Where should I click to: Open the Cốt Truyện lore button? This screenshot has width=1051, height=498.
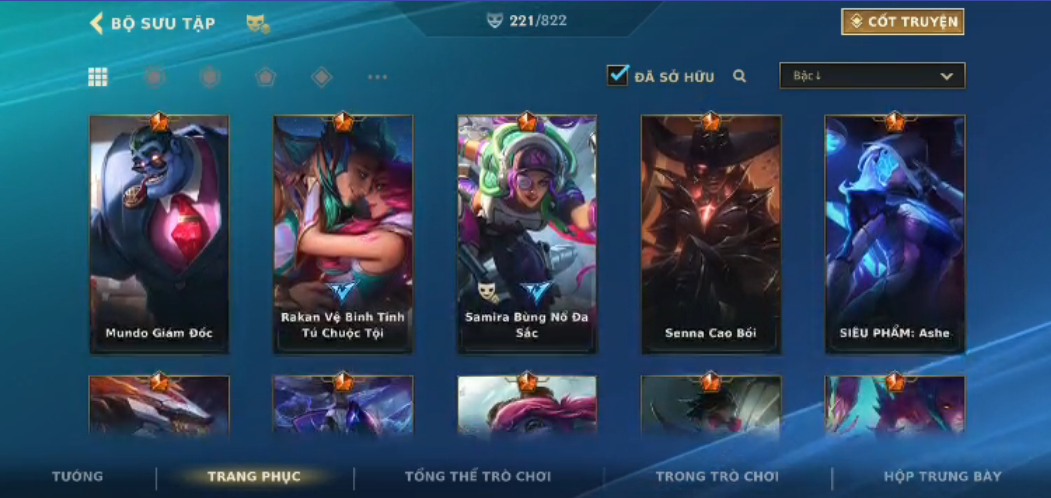point(902,22)
